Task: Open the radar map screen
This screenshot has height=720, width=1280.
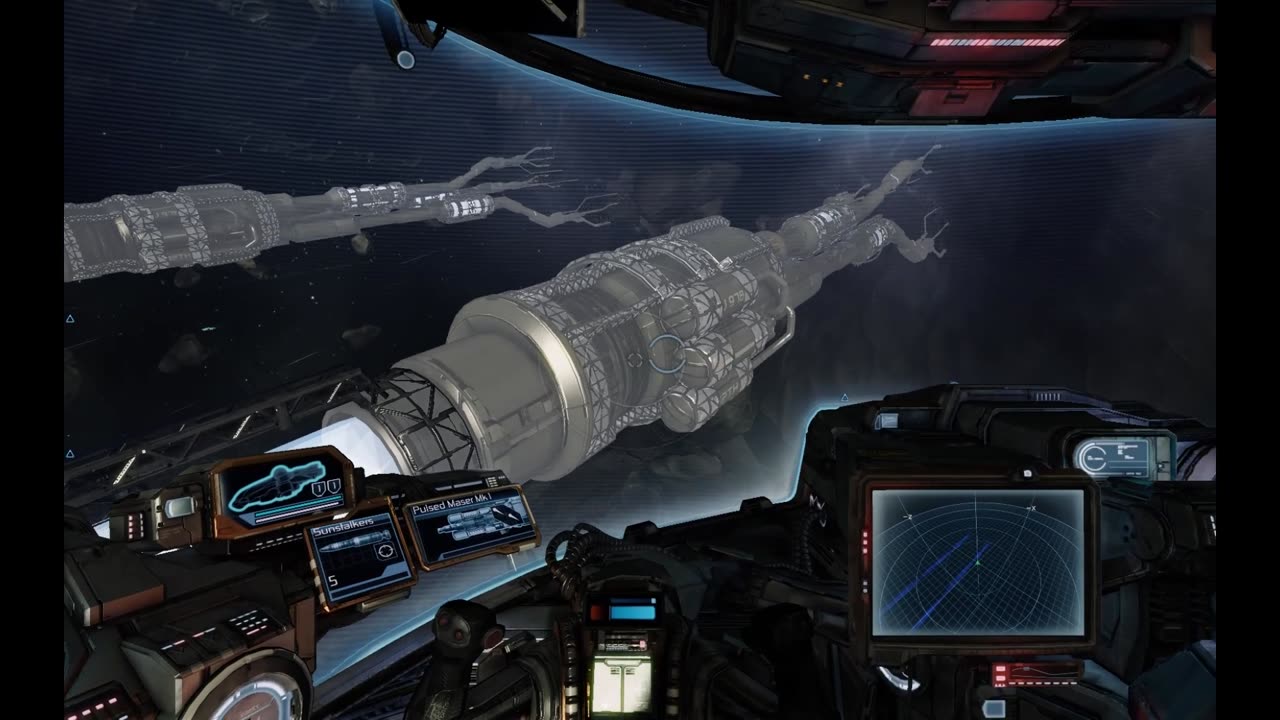Action: point(977,561)
